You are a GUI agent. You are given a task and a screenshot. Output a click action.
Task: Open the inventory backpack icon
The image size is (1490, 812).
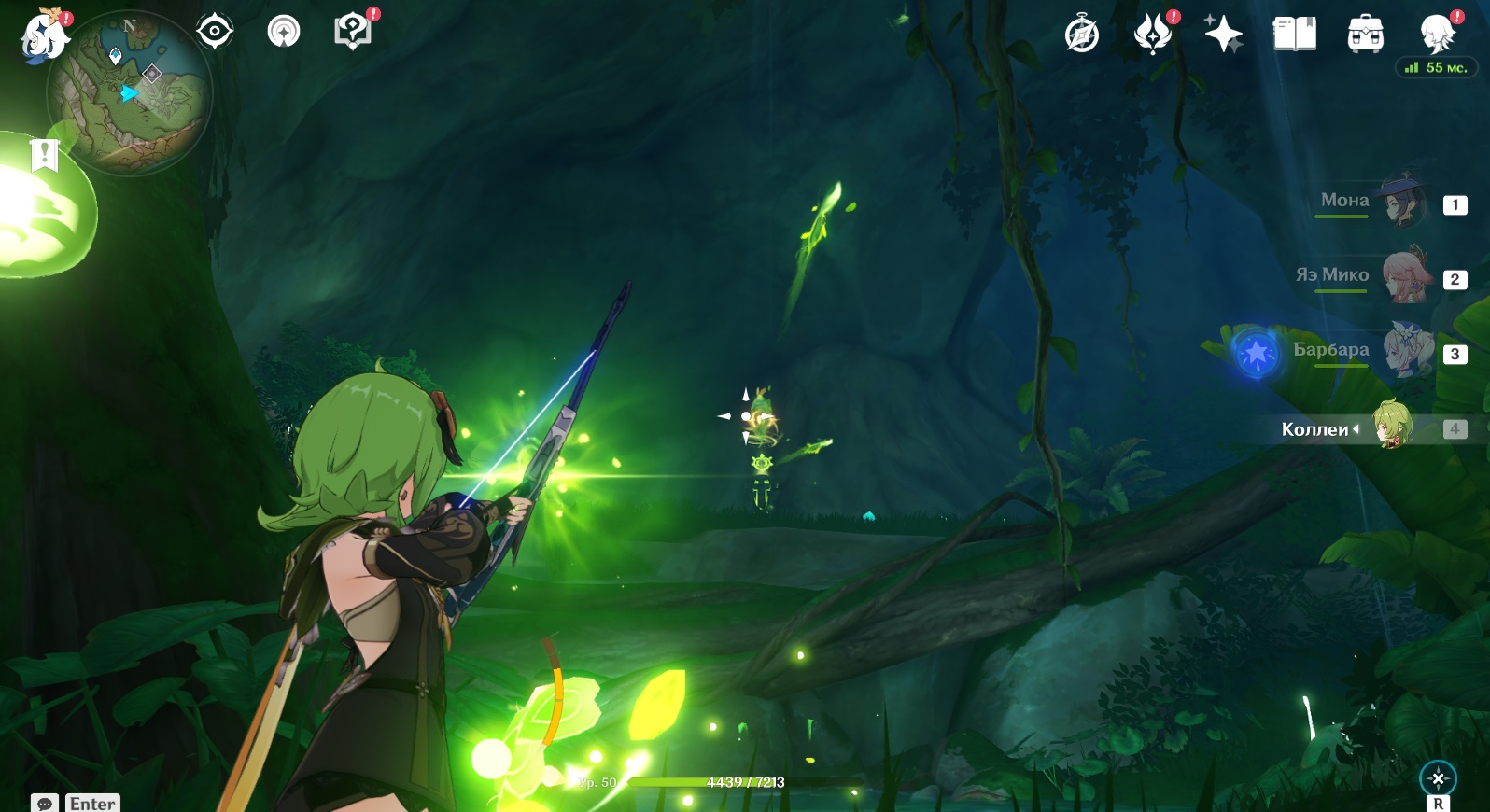tap(1365, 35)
